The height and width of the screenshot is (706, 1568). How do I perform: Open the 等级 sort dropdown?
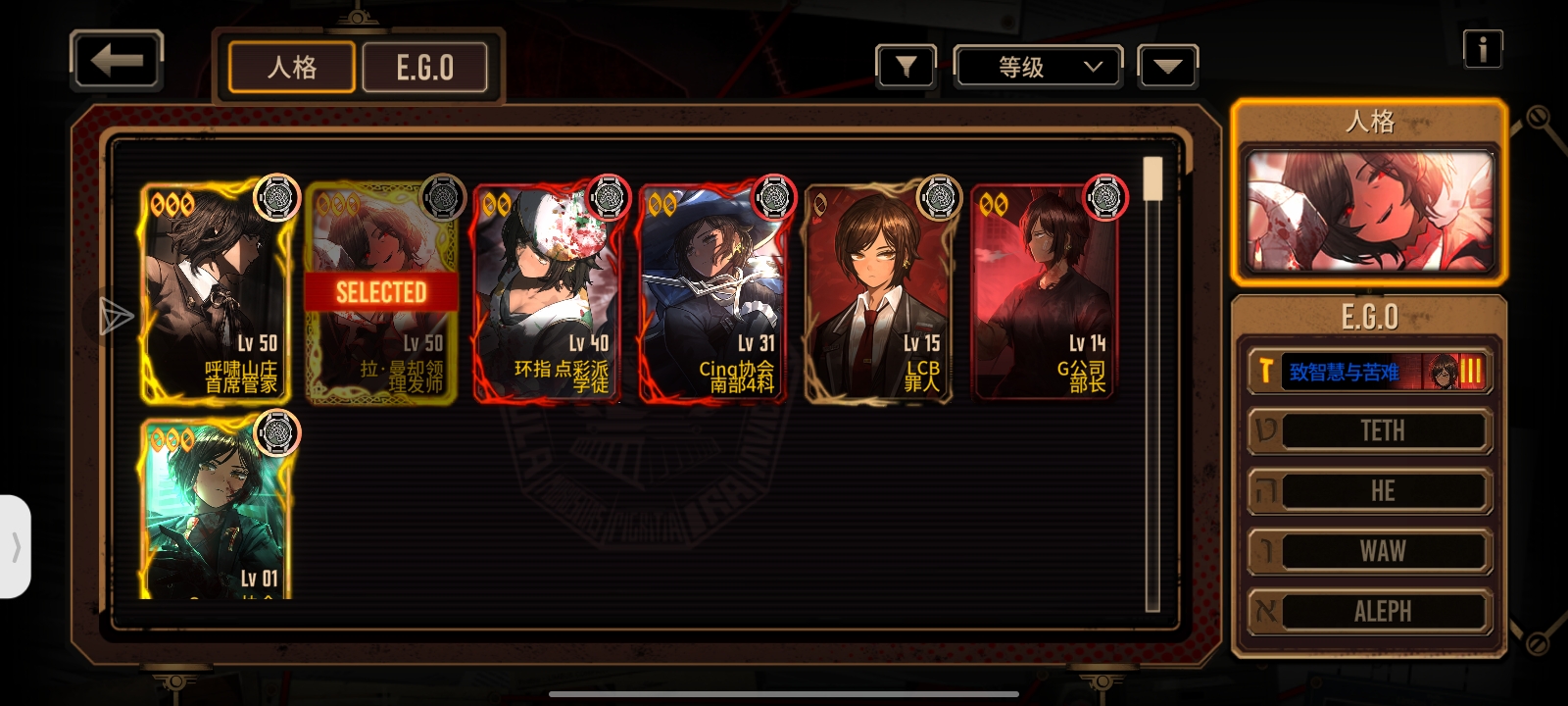(x=1038, y=67)
